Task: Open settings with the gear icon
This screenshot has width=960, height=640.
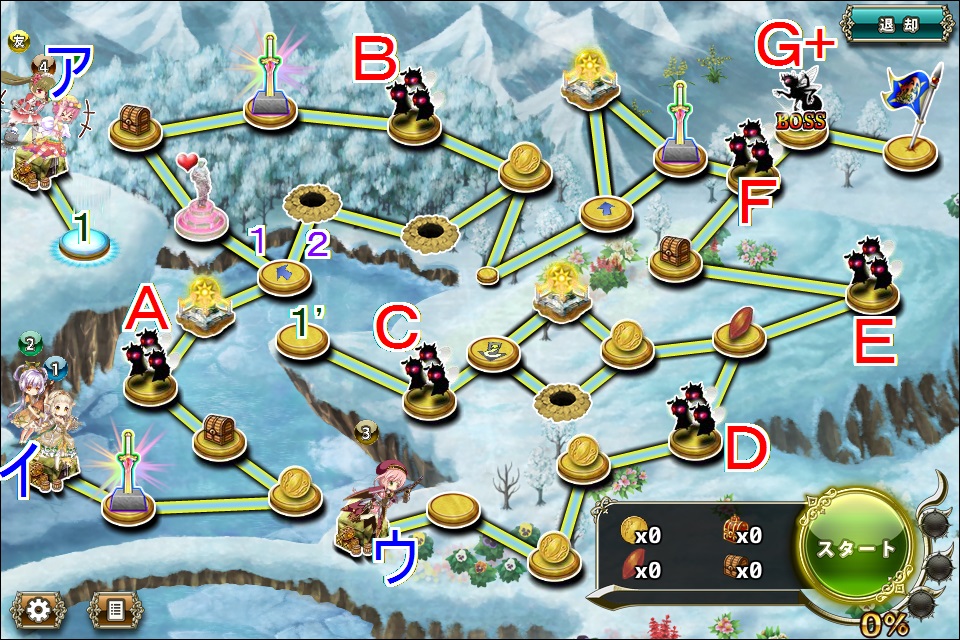Action: pyautogui.click(x=37, y=607)
